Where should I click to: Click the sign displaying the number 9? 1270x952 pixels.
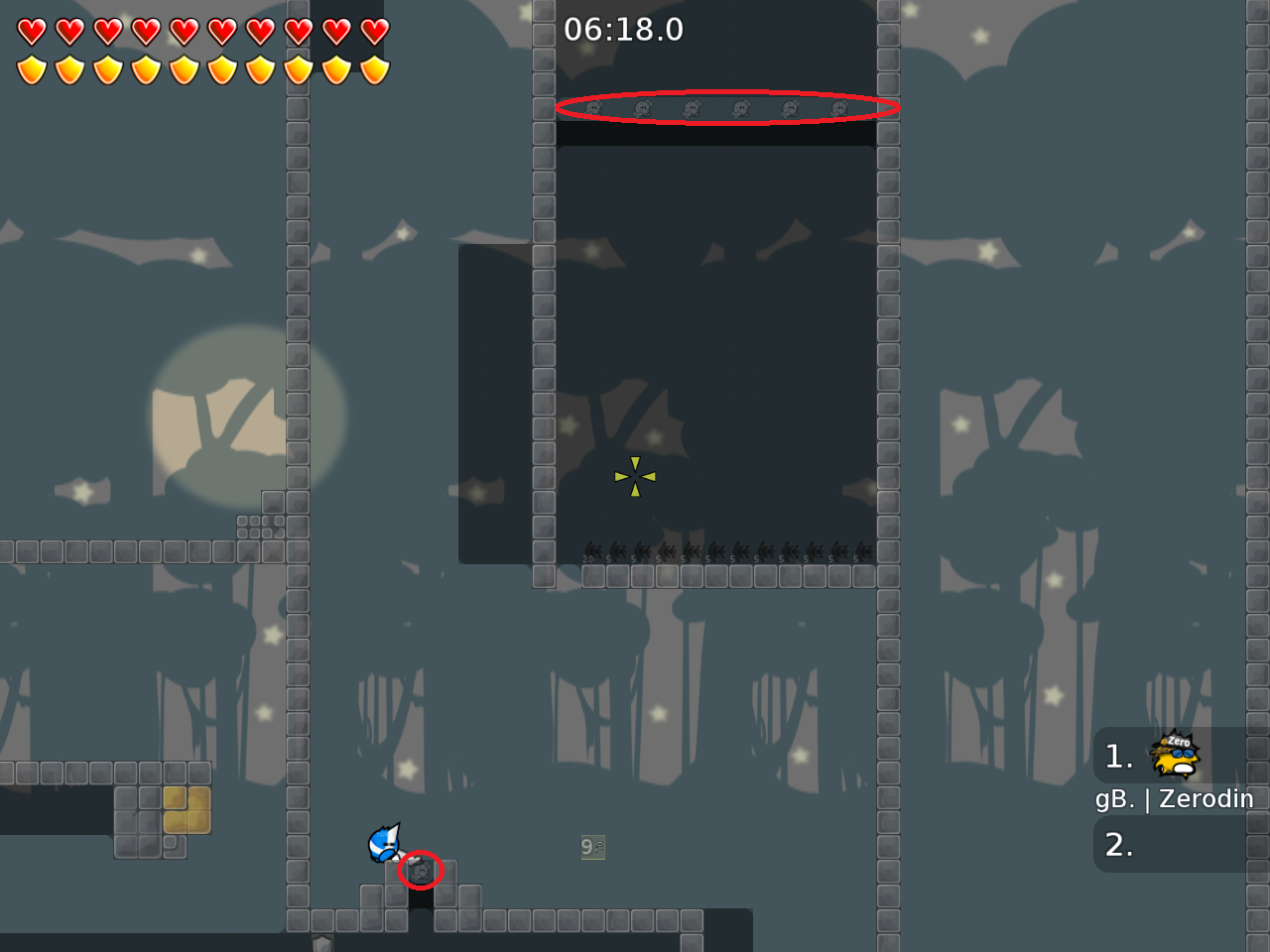(x=591, y=847)
